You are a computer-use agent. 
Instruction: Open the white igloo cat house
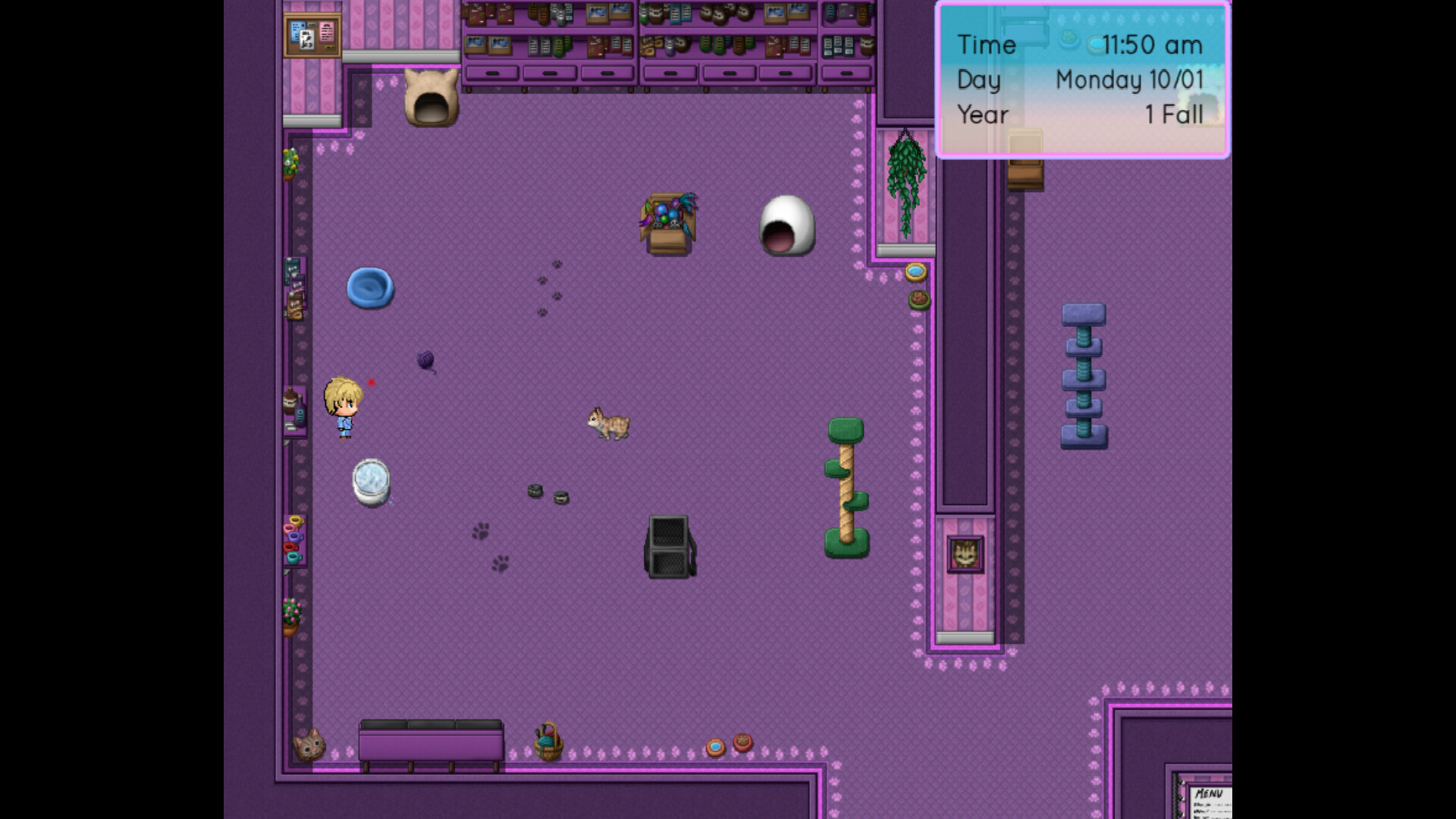click(789, 225)
